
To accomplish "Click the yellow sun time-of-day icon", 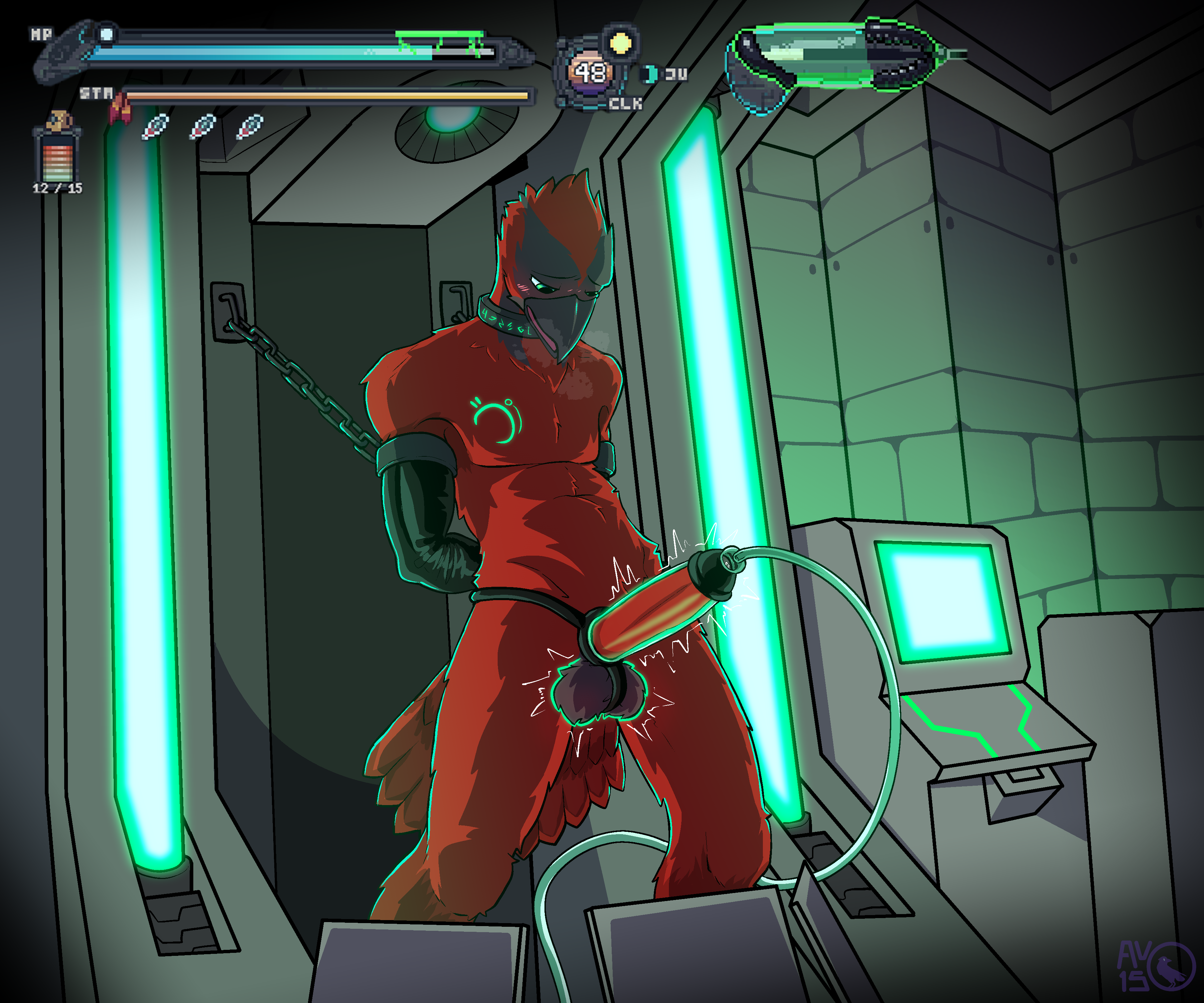I will [621, 42].
